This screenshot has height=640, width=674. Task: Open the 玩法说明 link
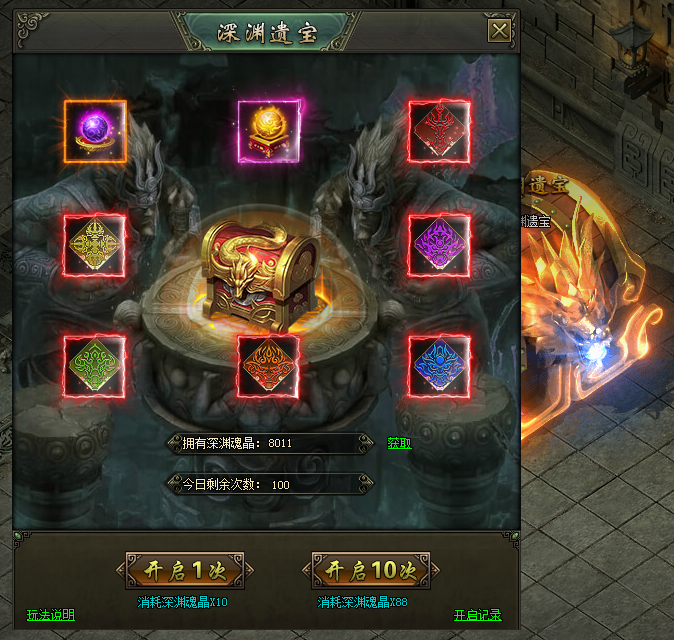pos(50,615)
